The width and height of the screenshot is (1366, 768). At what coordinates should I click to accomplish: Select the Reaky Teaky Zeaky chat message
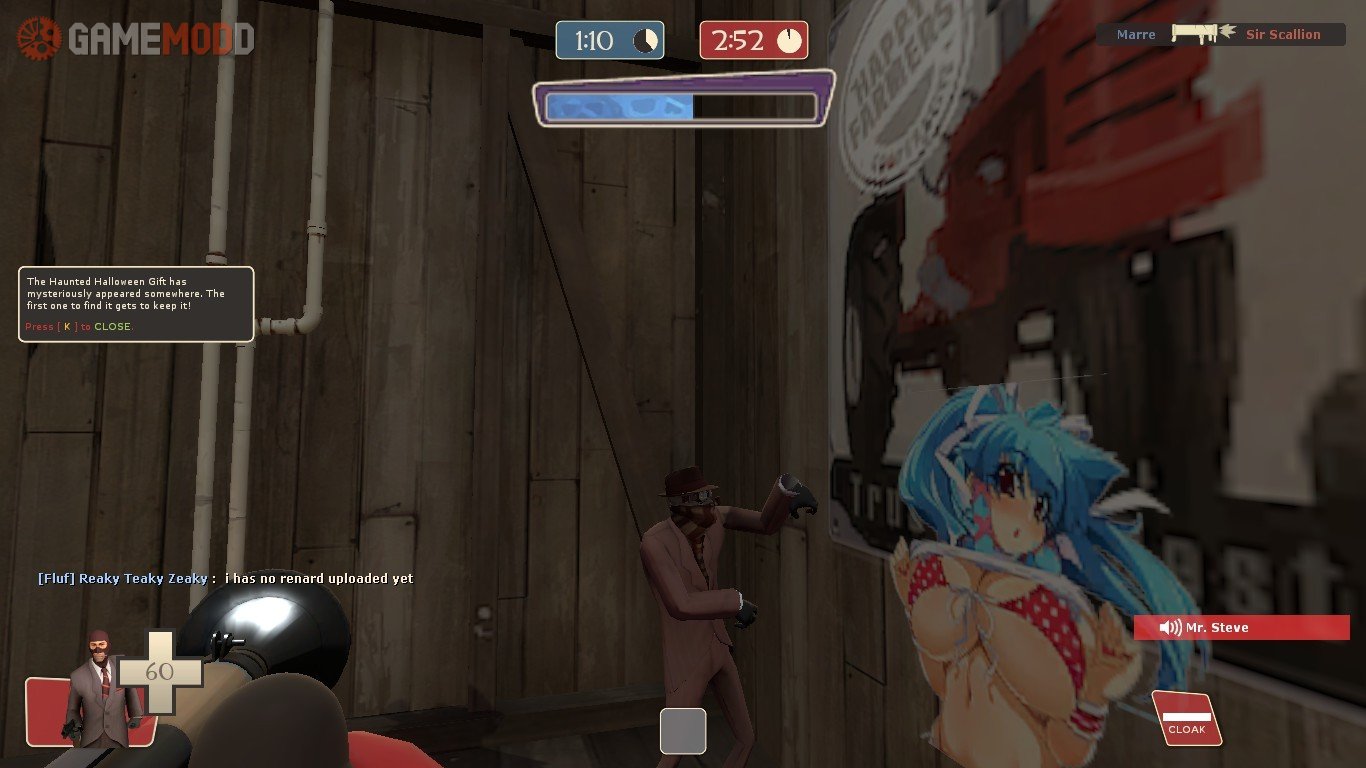(225, 578)
